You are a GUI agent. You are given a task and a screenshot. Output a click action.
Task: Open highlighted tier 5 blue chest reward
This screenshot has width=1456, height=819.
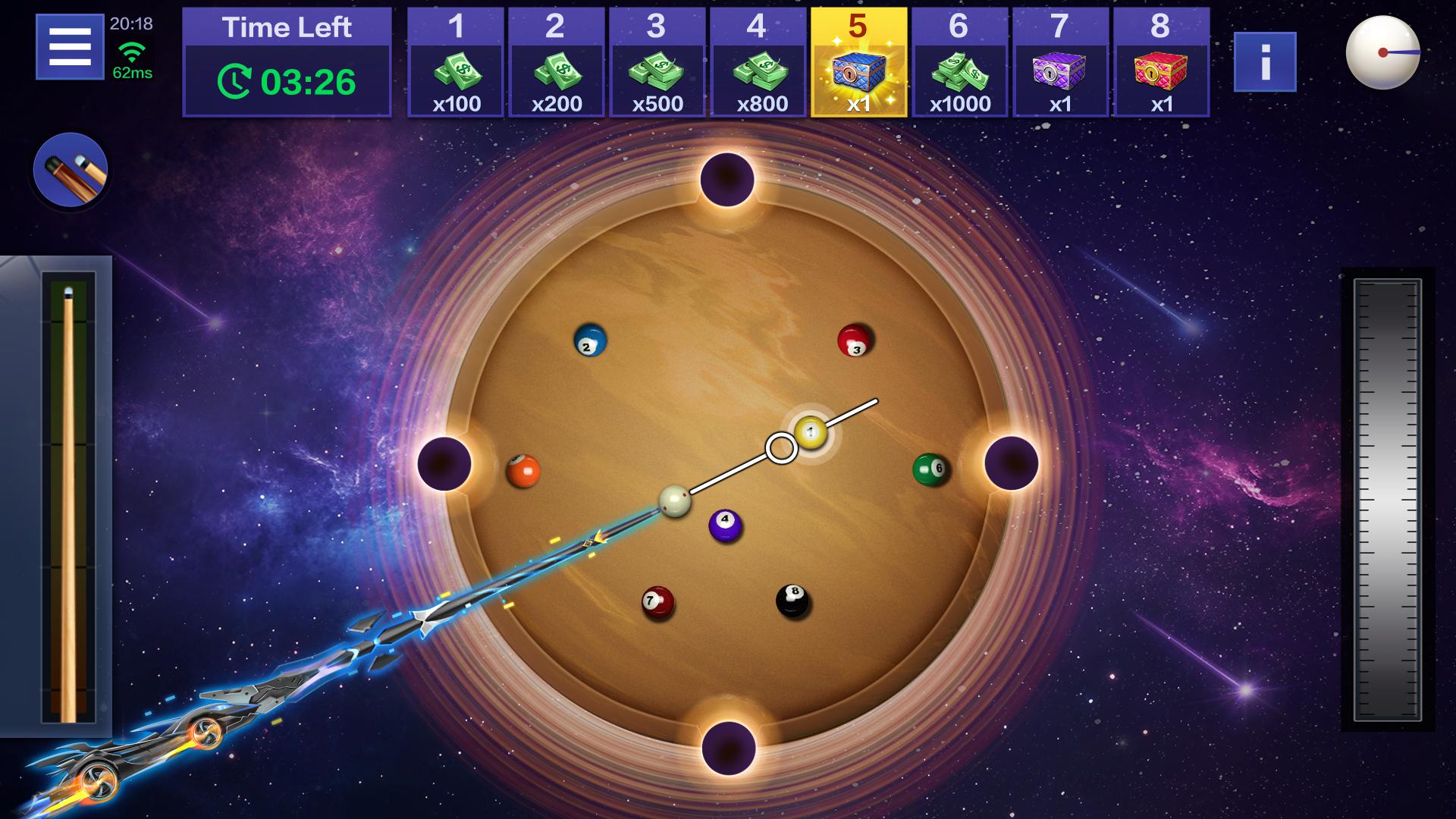858,62
